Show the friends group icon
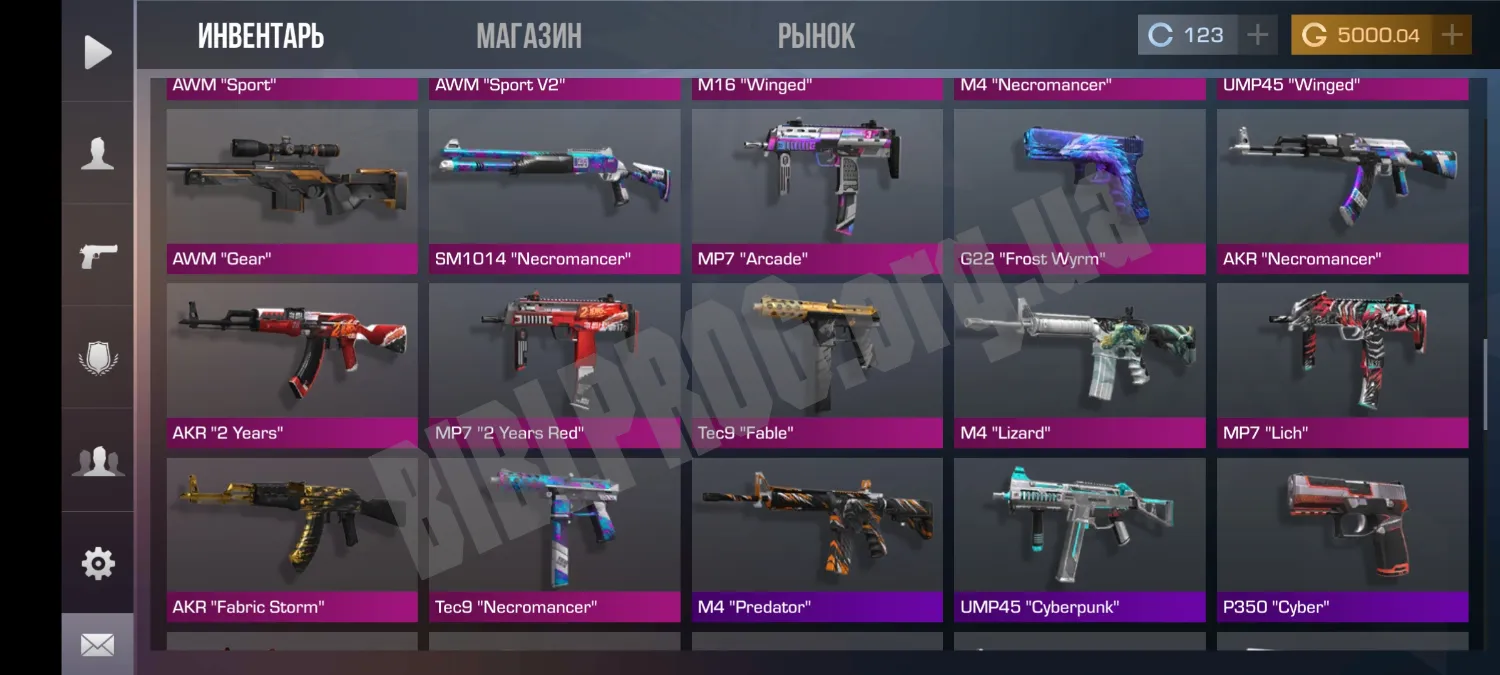This screenshot has height=675, width=1500. pyautogui.click(x=97, y=461)
